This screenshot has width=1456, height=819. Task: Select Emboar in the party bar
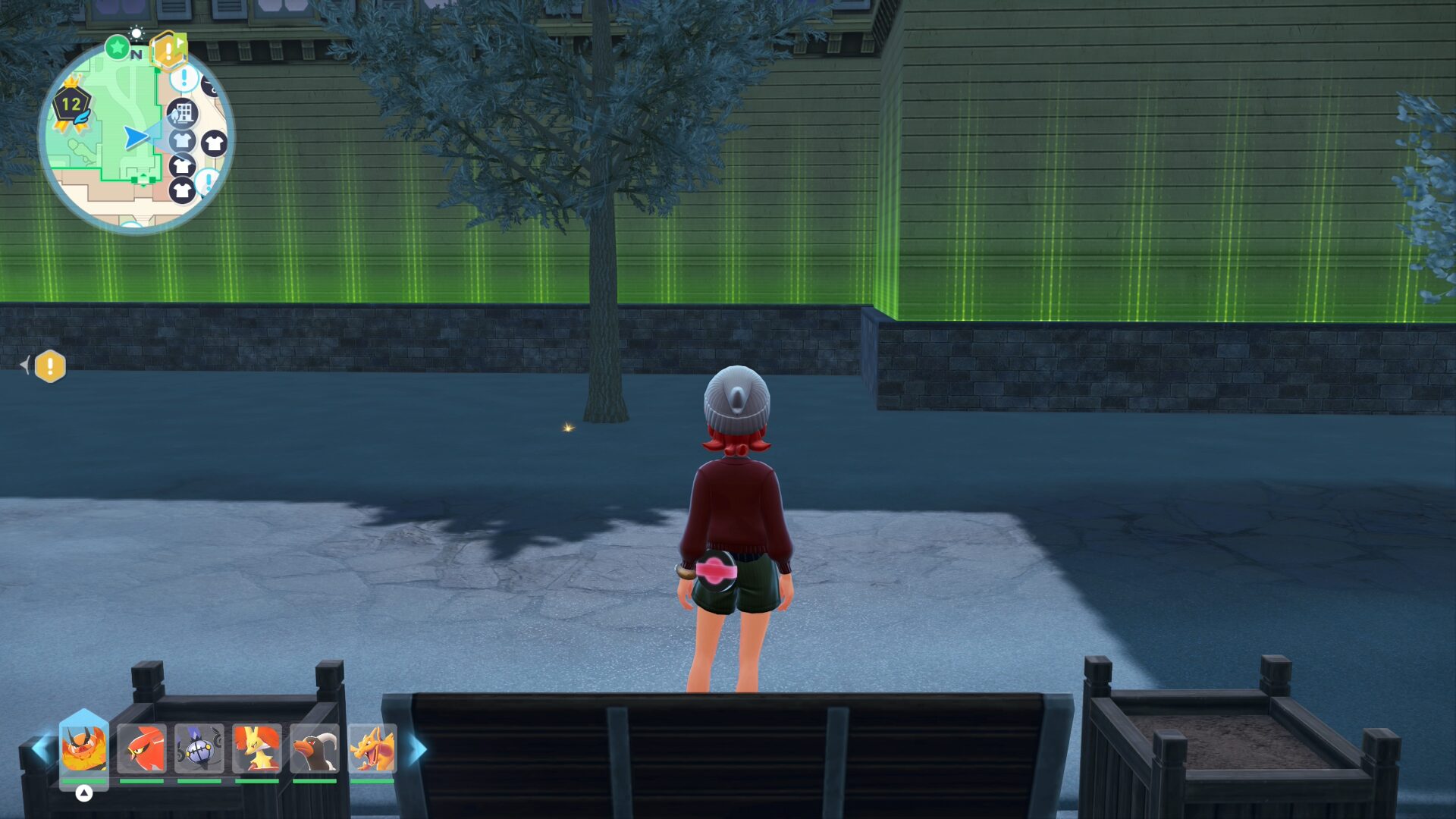[83, 748]
